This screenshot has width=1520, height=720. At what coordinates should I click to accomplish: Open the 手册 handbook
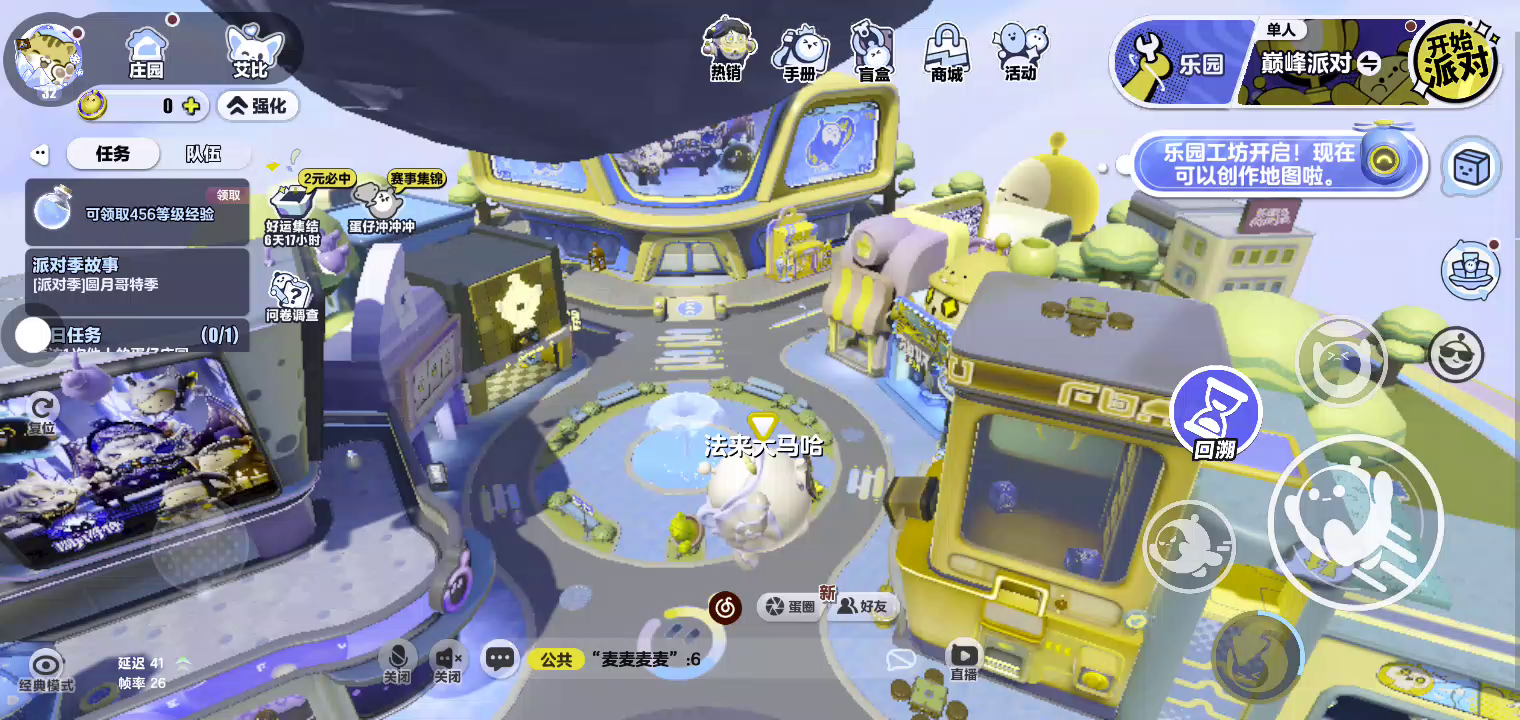[799, 52]
